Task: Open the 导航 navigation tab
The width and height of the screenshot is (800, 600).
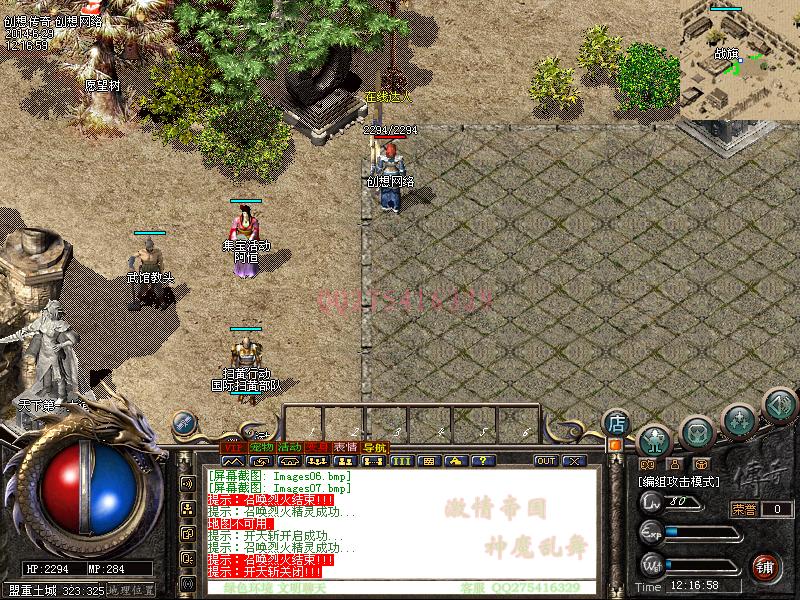Action: point(375,447)
